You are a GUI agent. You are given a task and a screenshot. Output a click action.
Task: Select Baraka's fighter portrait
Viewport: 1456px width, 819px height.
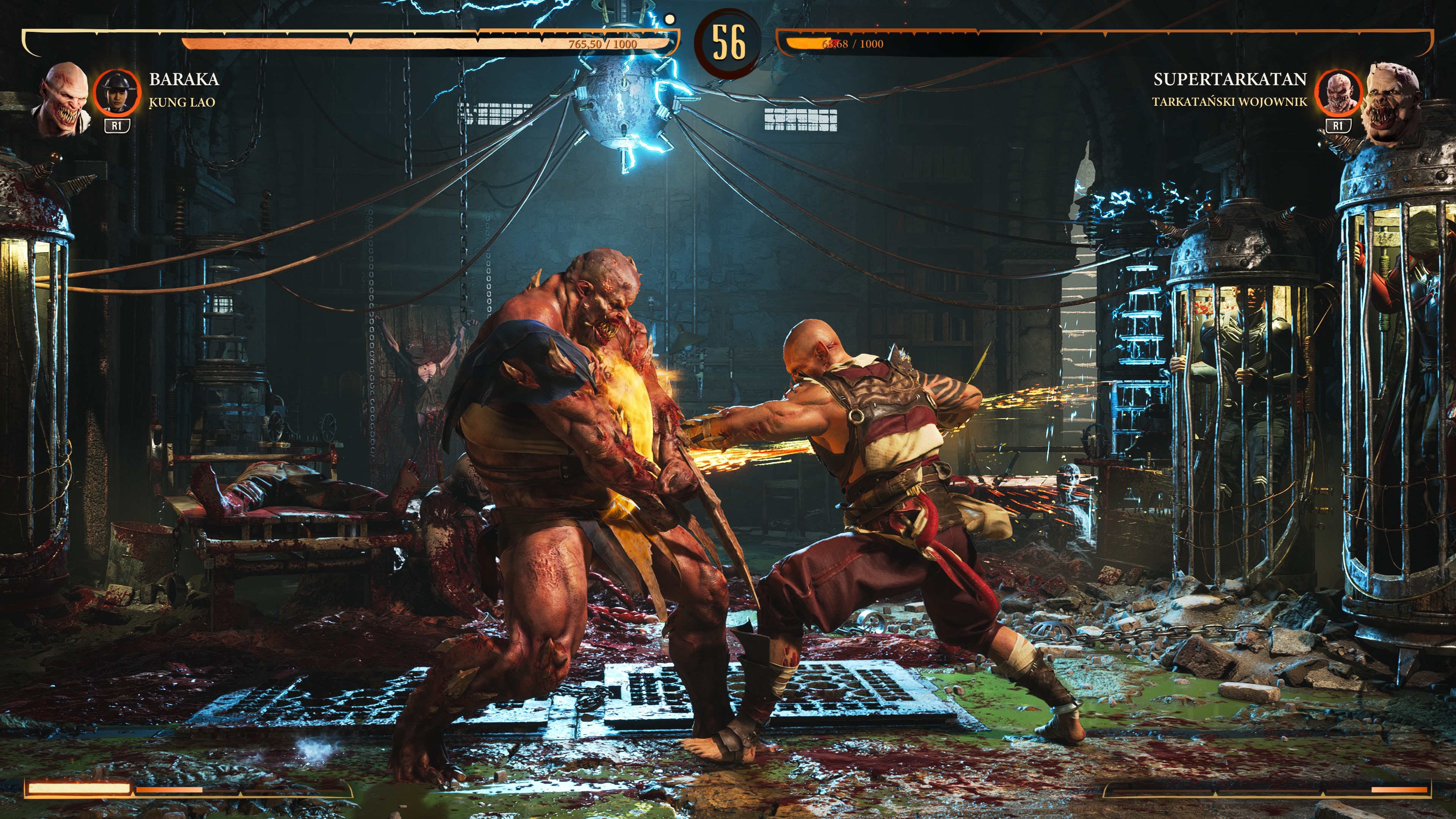(63, 99)
